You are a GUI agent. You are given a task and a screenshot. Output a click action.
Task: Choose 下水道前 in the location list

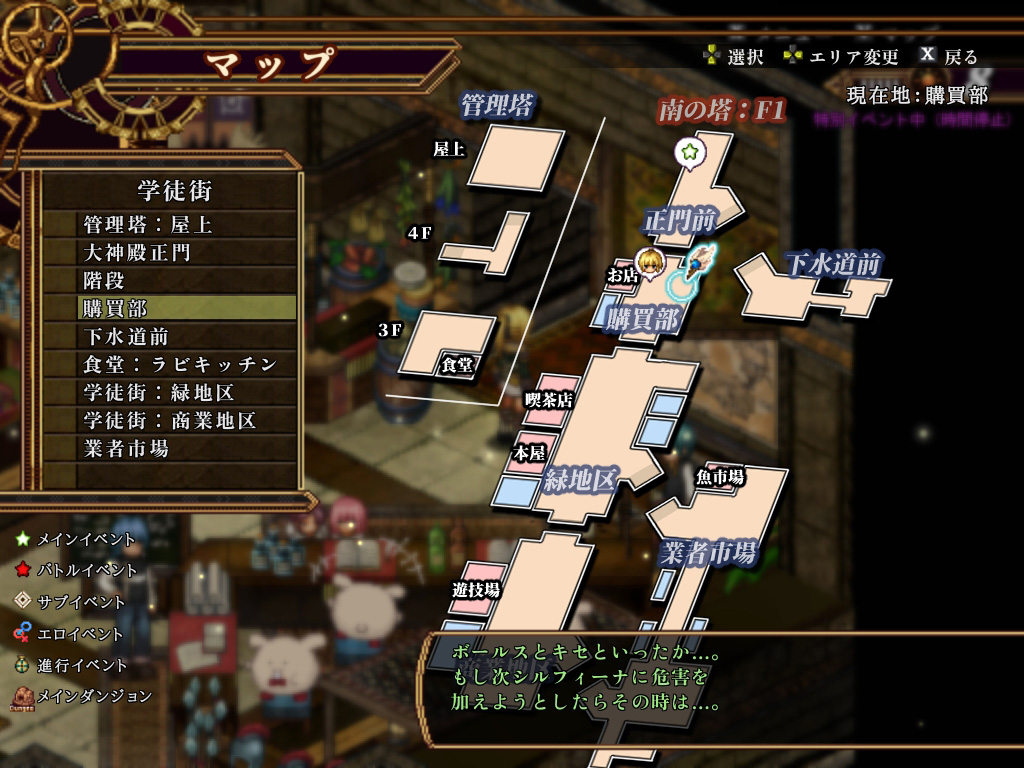point(126,337)
